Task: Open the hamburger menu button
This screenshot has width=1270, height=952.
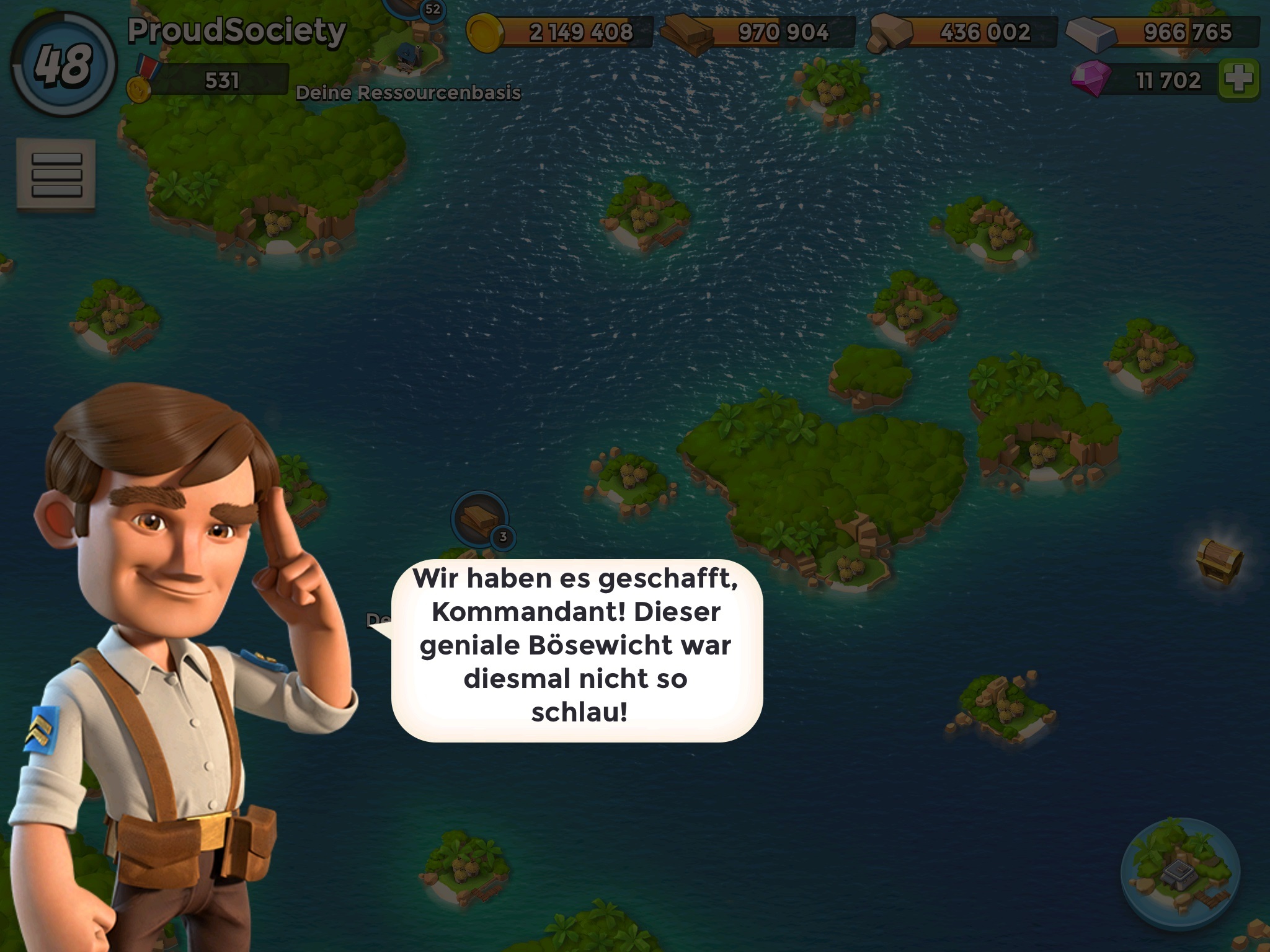Action: tap(56, 174)
